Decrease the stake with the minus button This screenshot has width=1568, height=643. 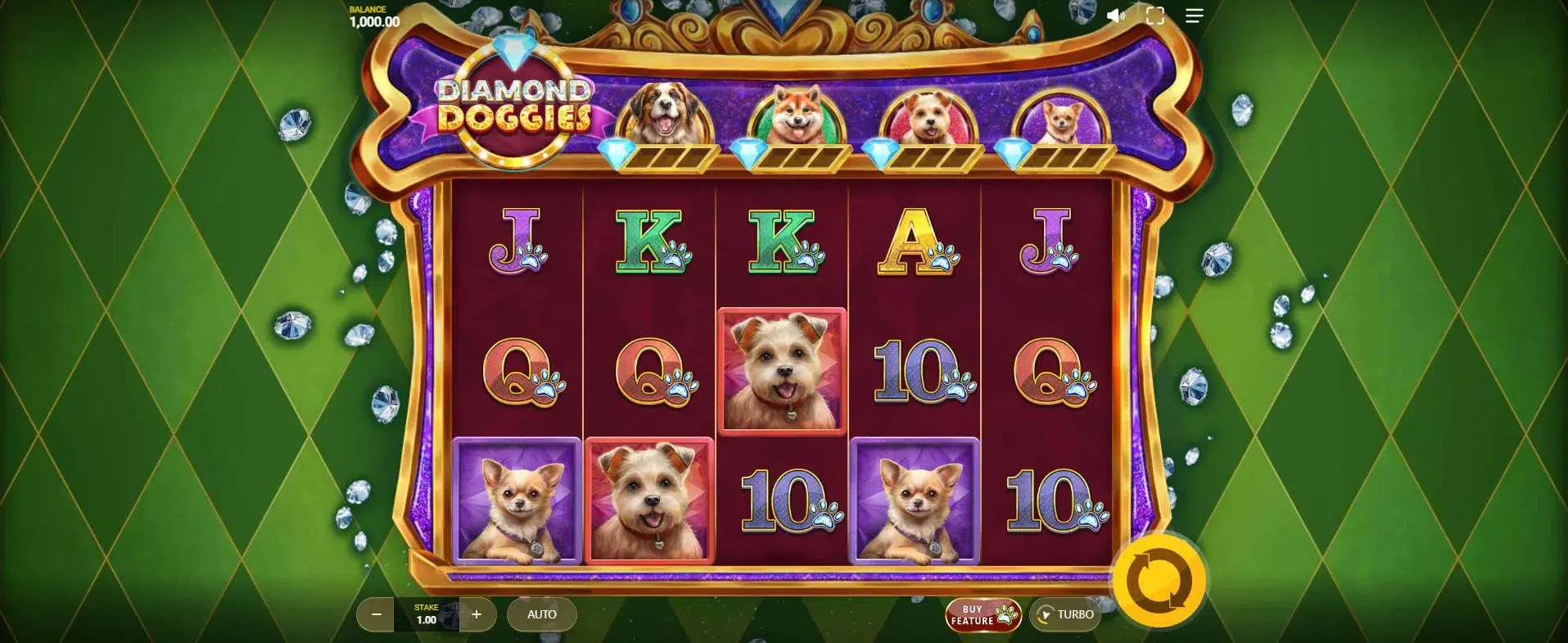377,614
